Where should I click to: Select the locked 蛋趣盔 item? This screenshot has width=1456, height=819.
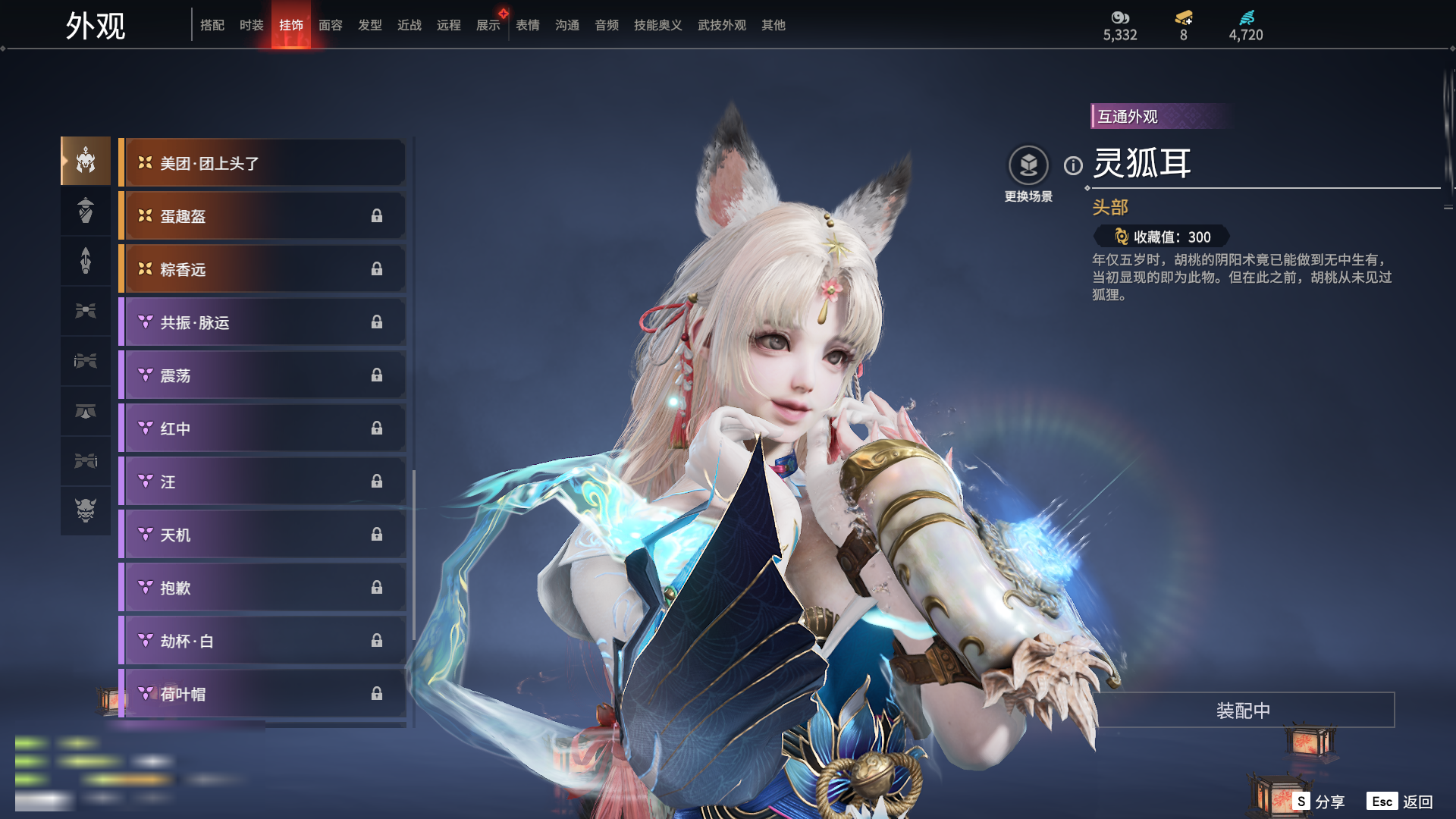pos(262,216)
